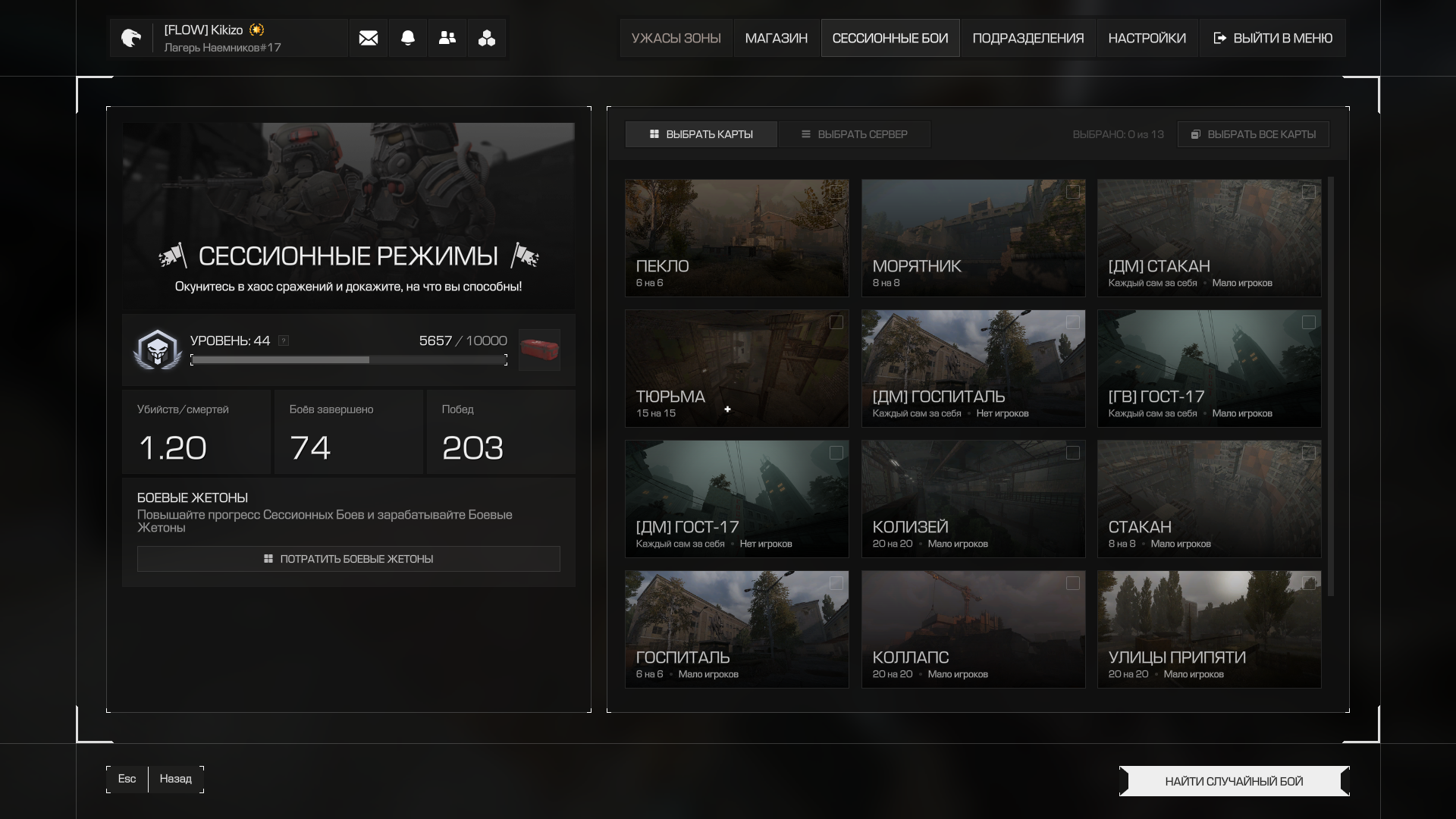Screen dimensions: 1456x819
Task: Go back with the Назад button
Action: 176,779
